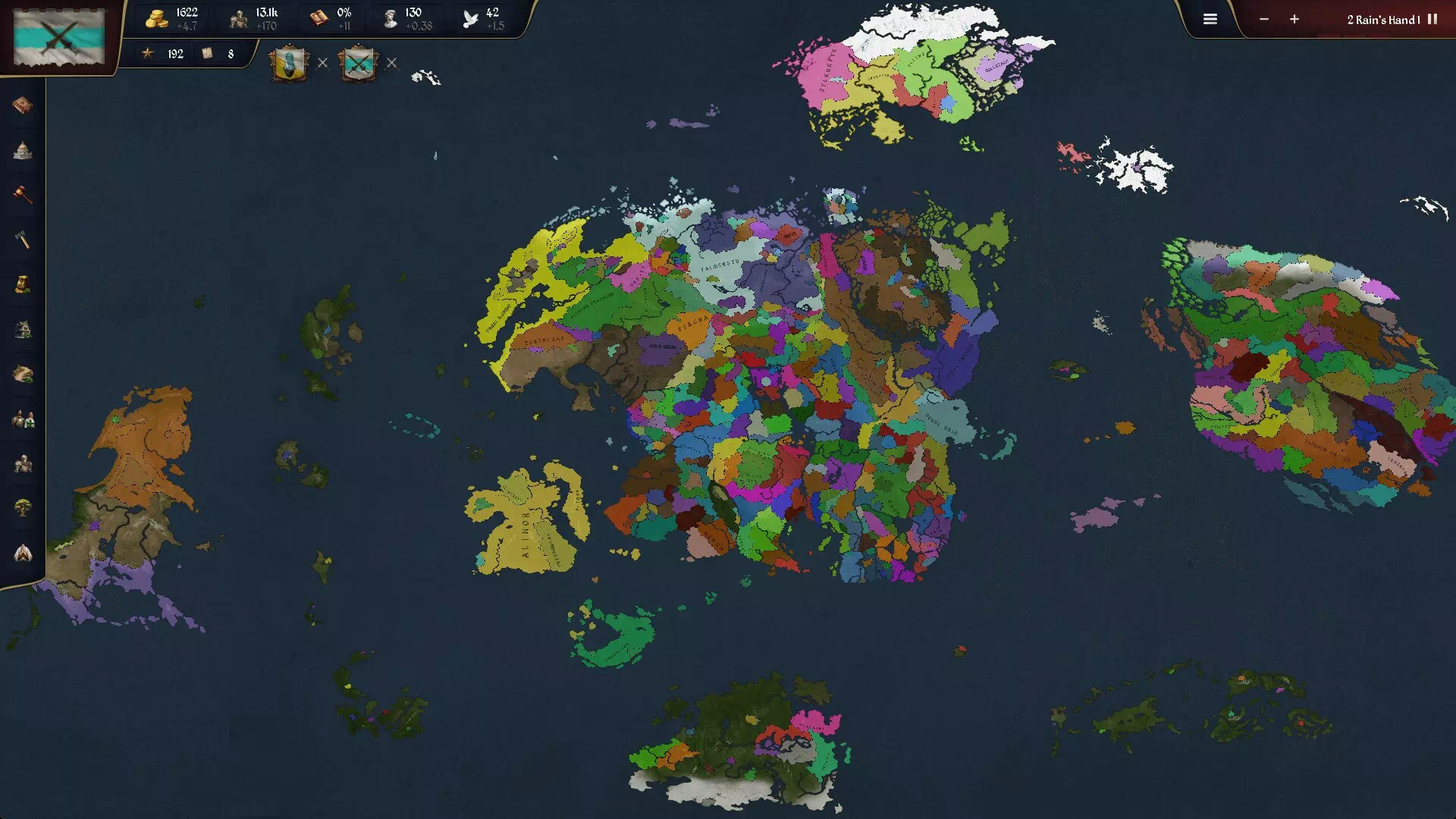Image resolution: width=1456 pixels, height=819 pixels.
Task: Open the domed capitol building panel
Action: tap(23, 150)
